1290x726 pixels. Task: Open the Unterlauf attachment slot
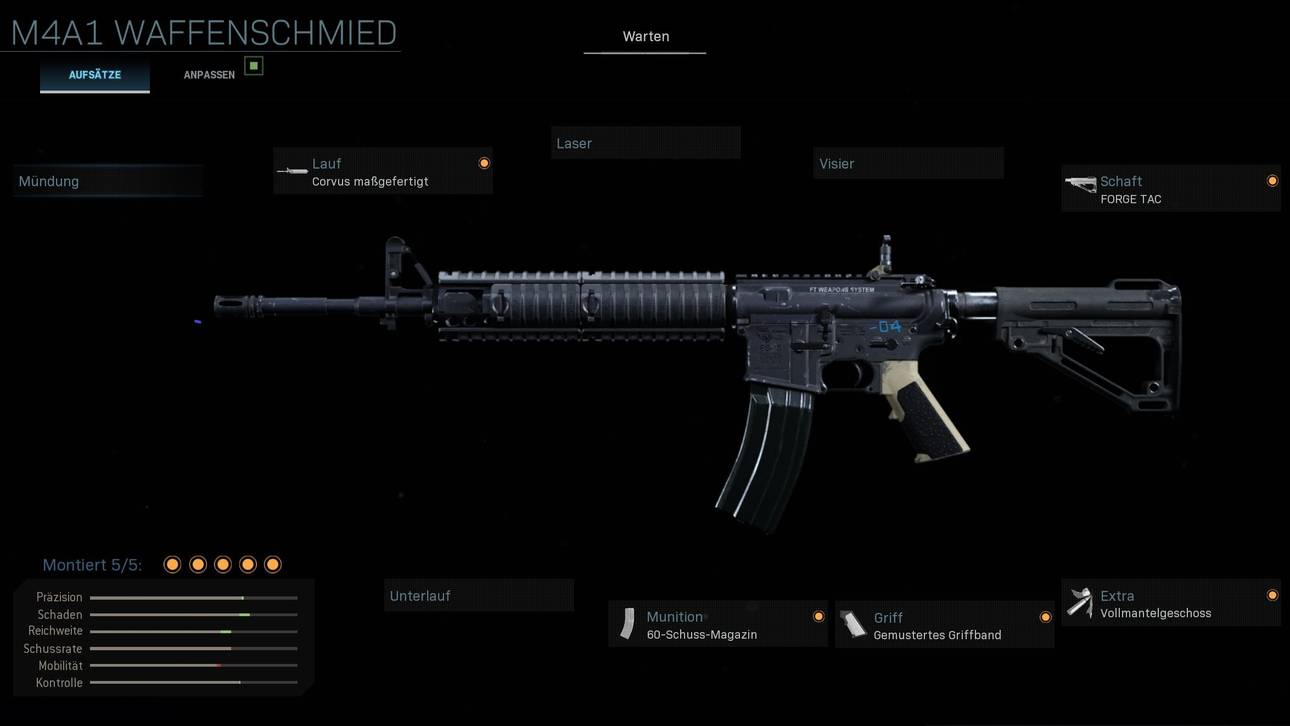tap(478, 595)
